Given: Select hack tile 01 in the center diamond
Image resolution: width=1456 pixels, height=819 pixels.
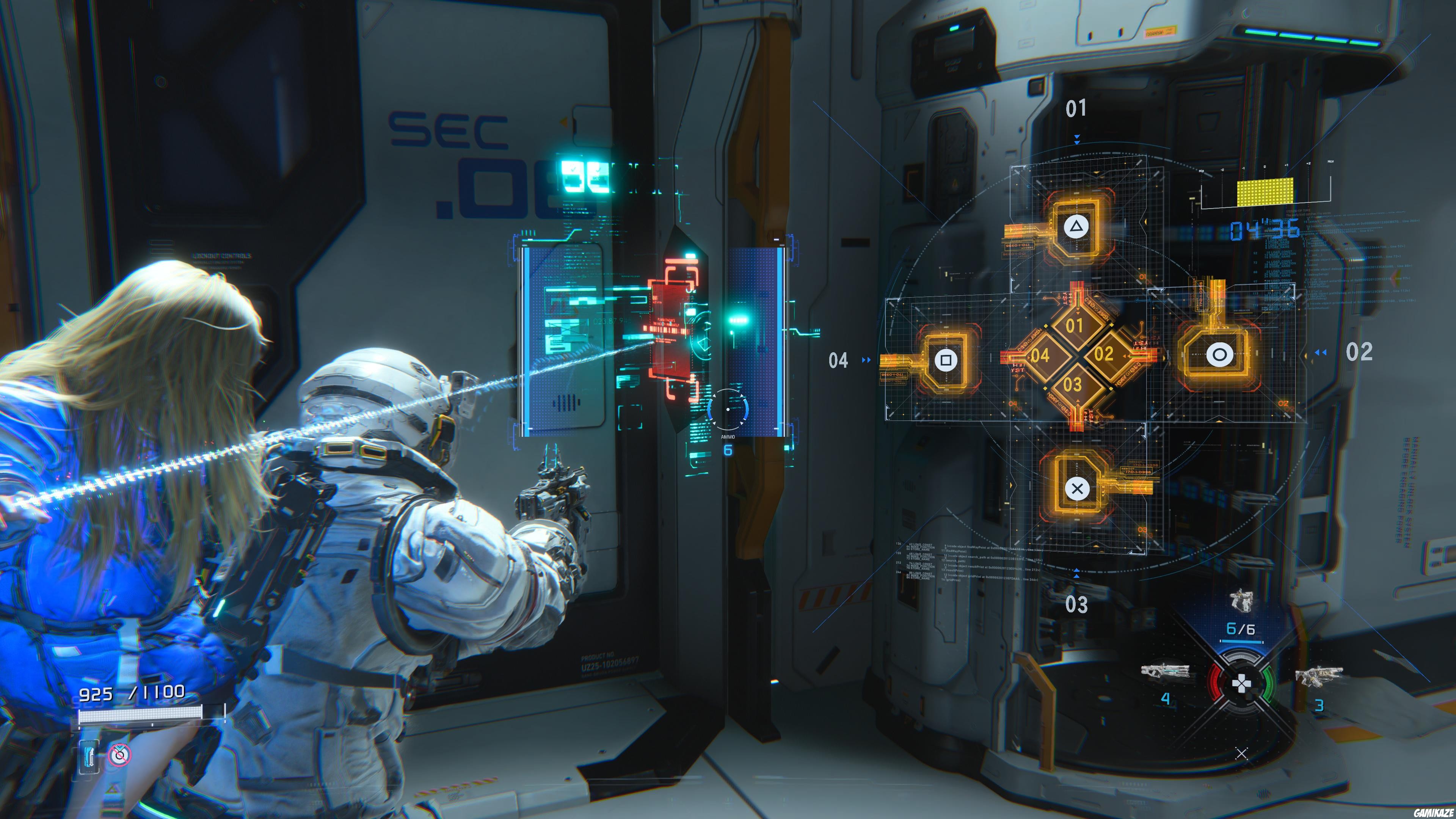Looking at the screenshot, I should [x=1075, y=326].
